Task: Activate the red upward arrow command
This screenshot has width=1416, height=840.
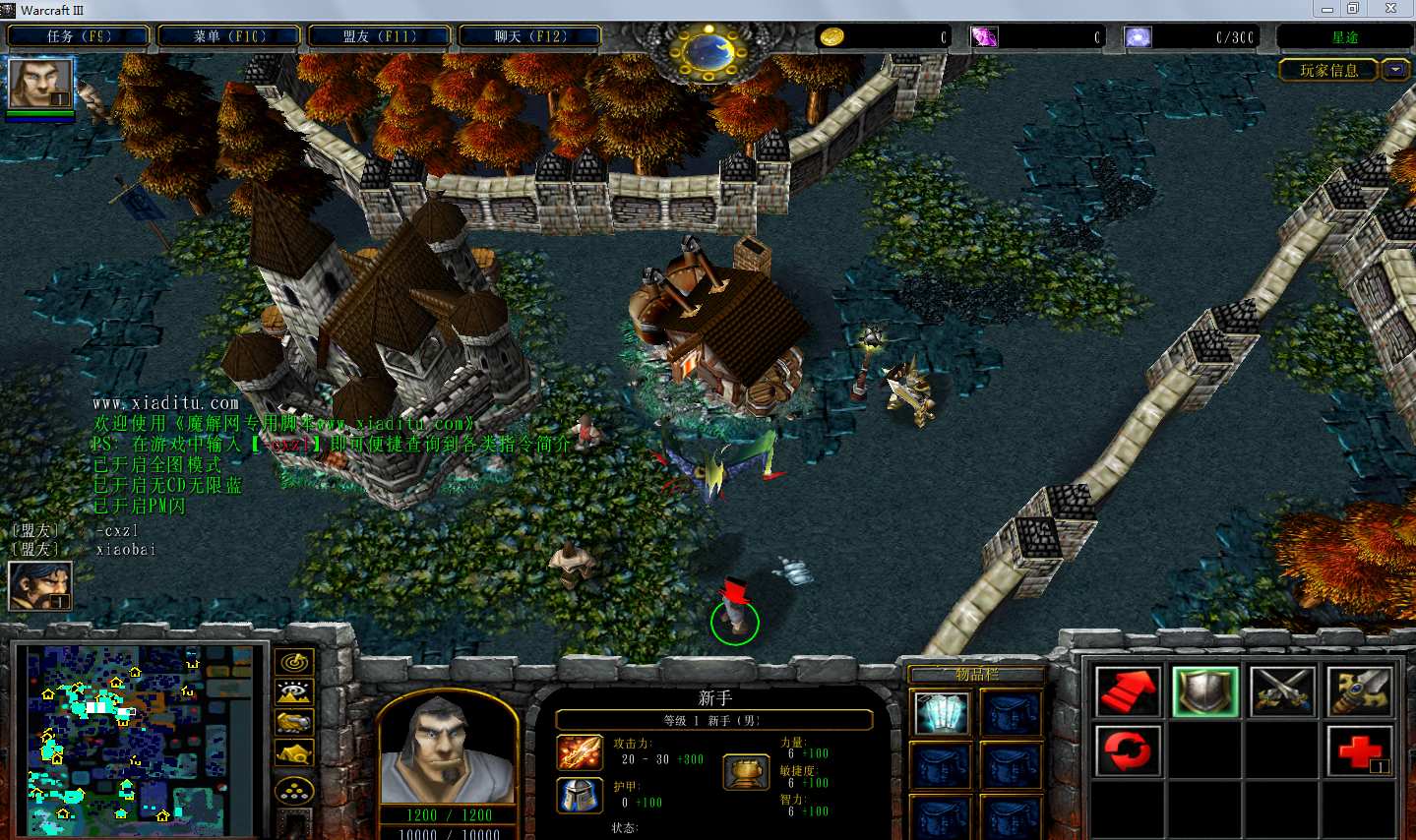Action: click(1128, 691)
